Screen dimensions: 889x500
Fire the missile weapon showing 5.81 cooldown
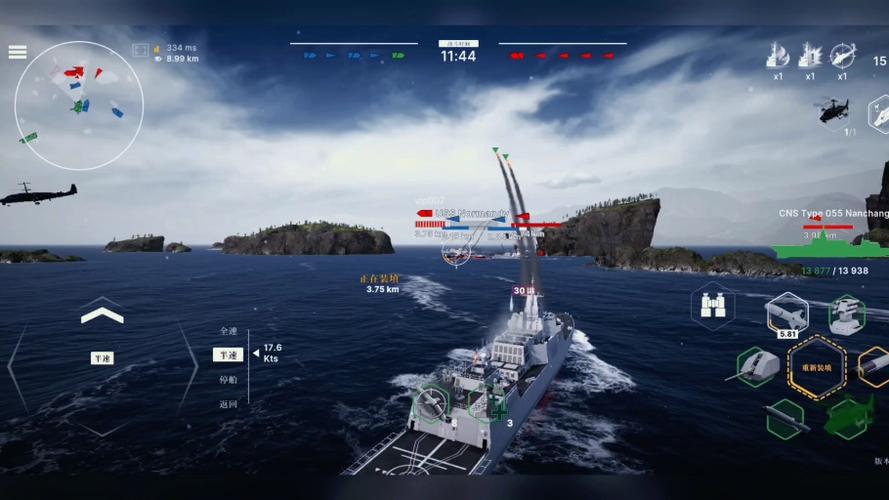point(787,315)
